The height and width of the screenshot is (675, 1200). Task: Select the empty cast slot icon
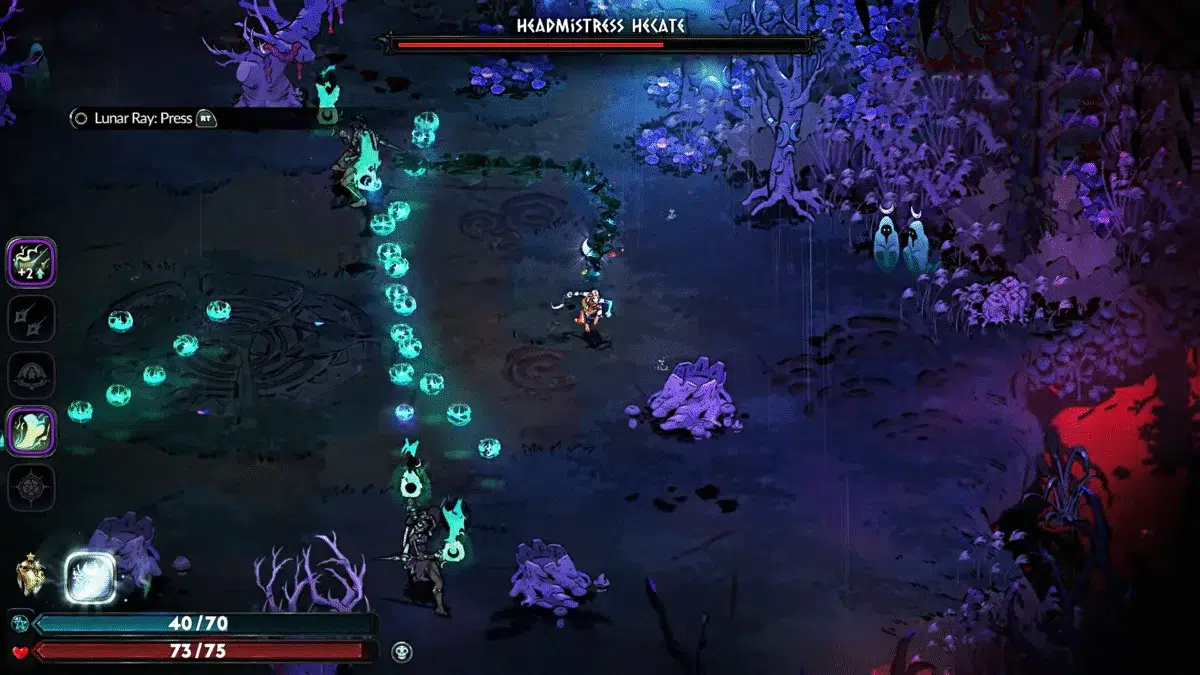point(33,375)
